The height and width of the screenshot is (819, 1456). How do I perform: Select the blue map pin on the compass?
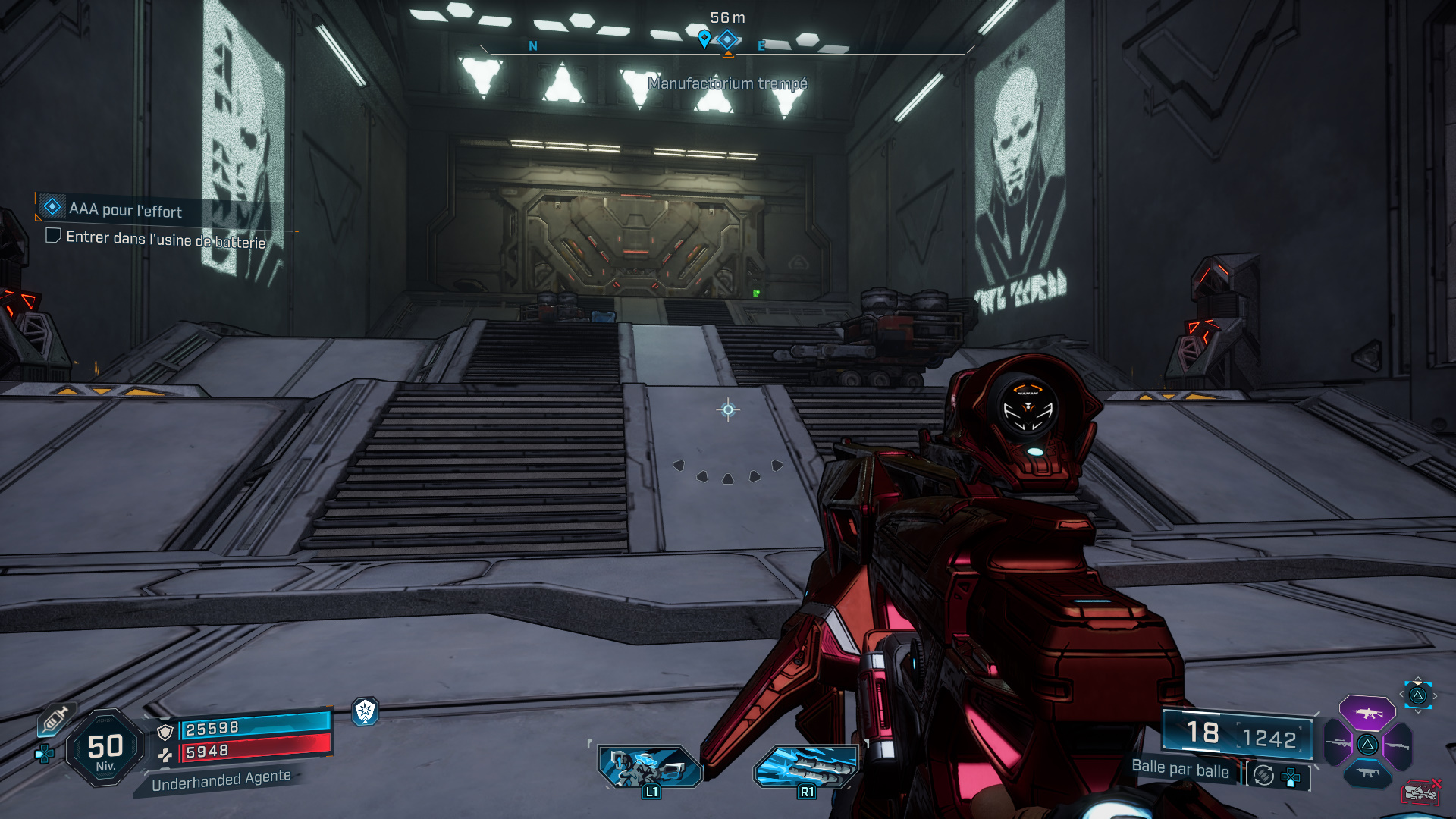(x=704, y=38)
